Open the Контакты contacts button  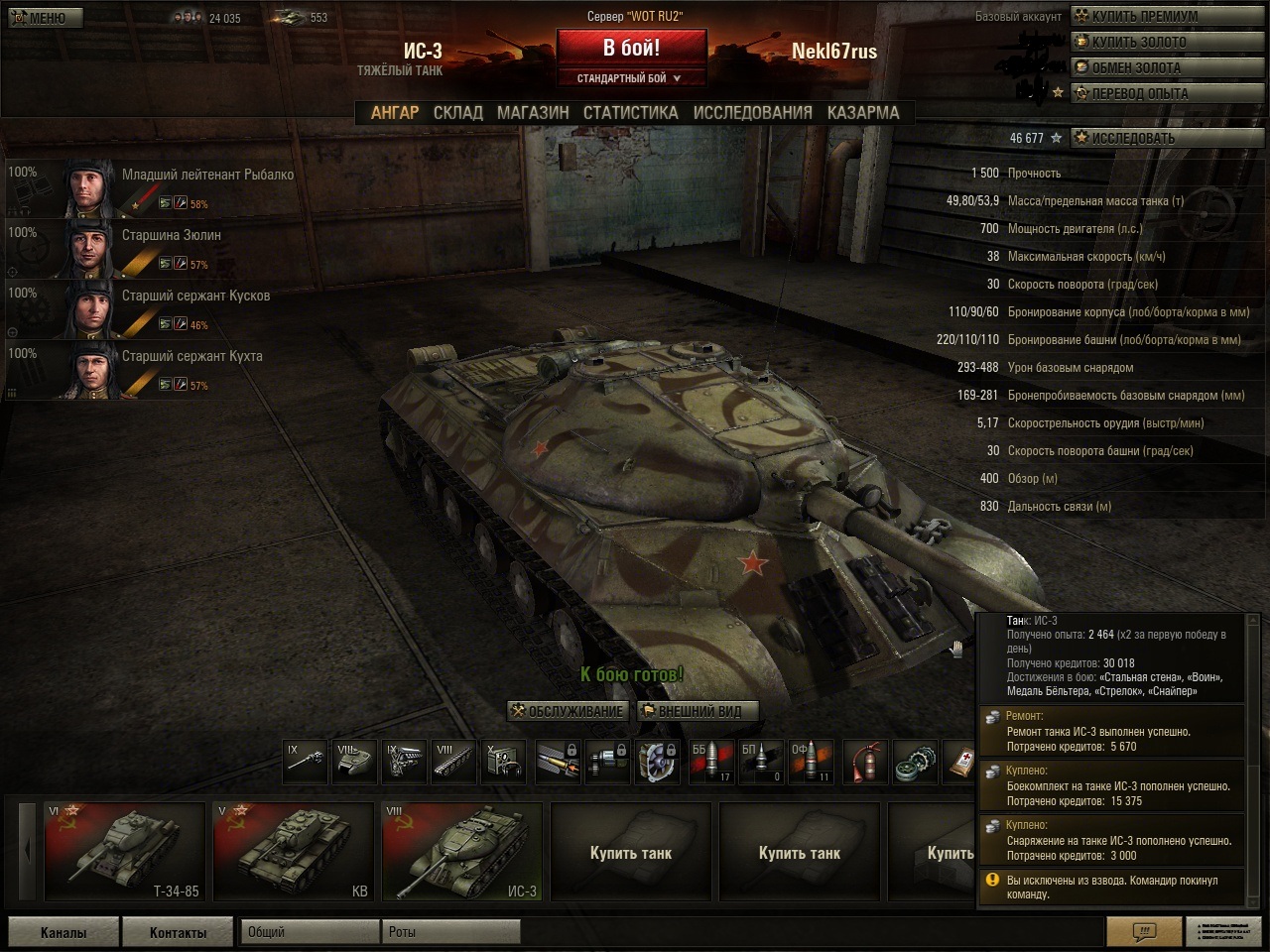pos(178,932)
